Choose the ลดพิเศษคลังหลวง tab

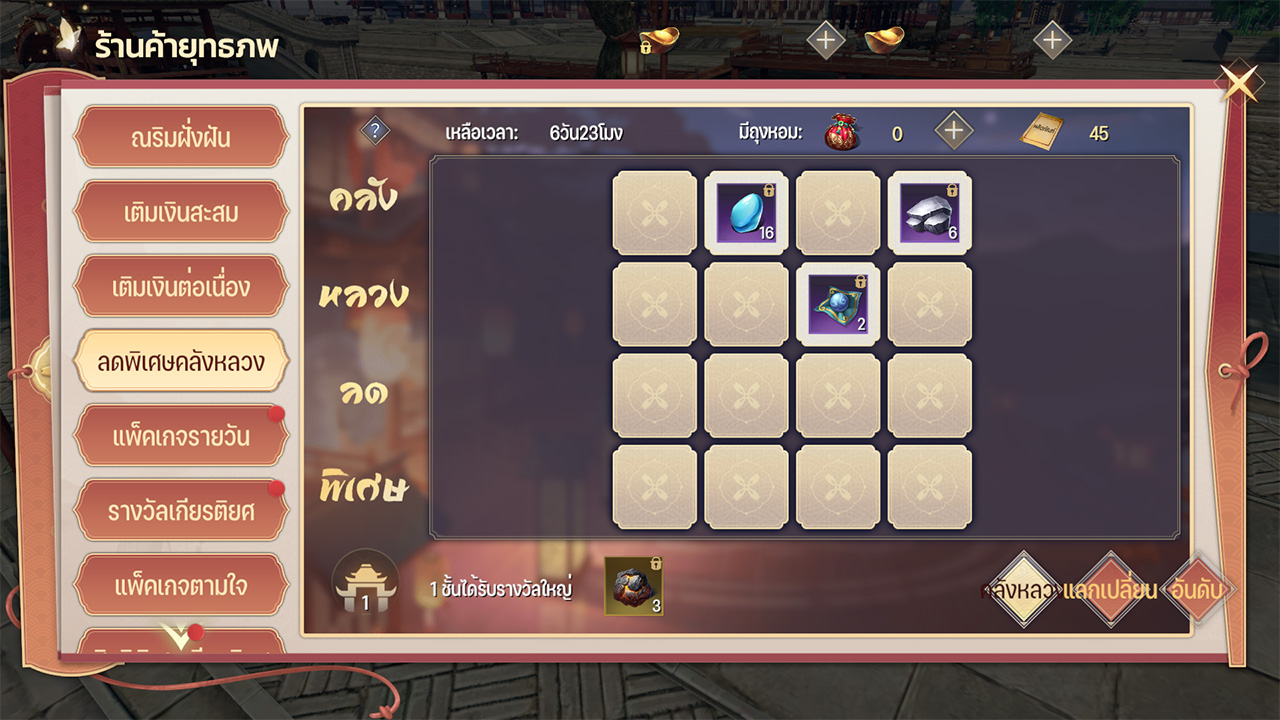click(181, 361)
